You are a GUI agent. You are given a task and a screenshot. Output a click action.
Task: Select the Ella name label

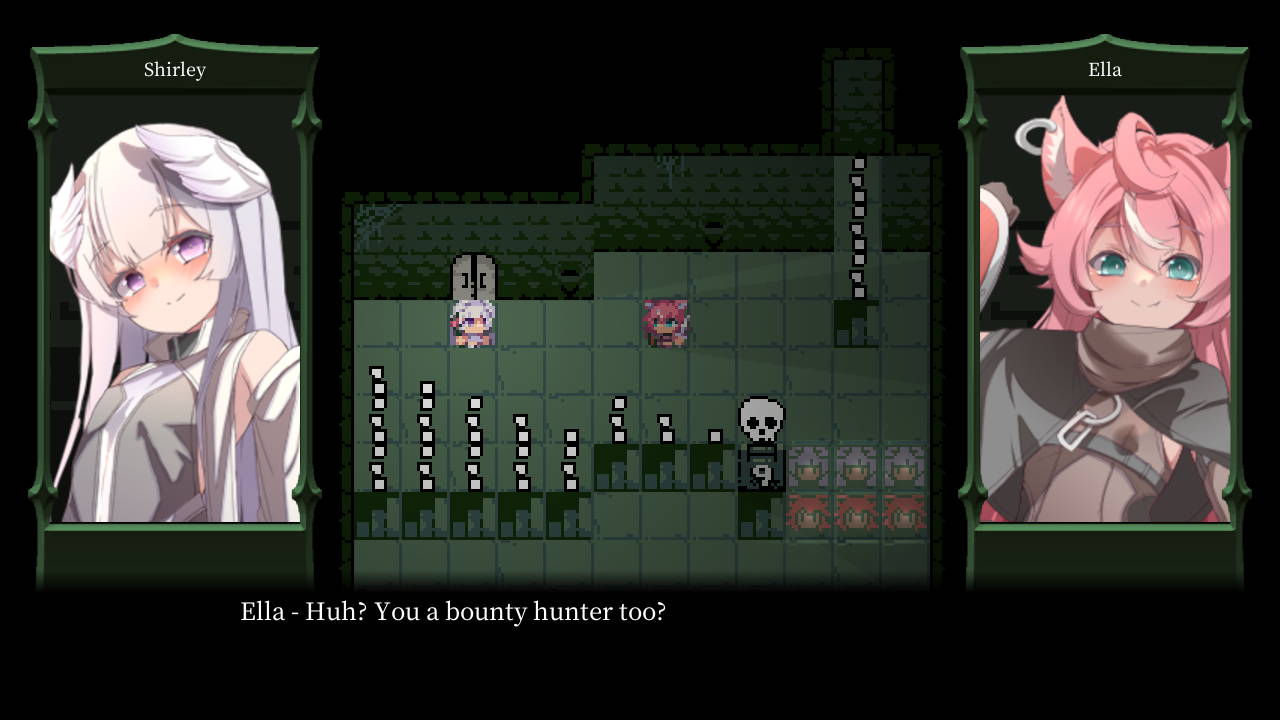point(1105,69)
